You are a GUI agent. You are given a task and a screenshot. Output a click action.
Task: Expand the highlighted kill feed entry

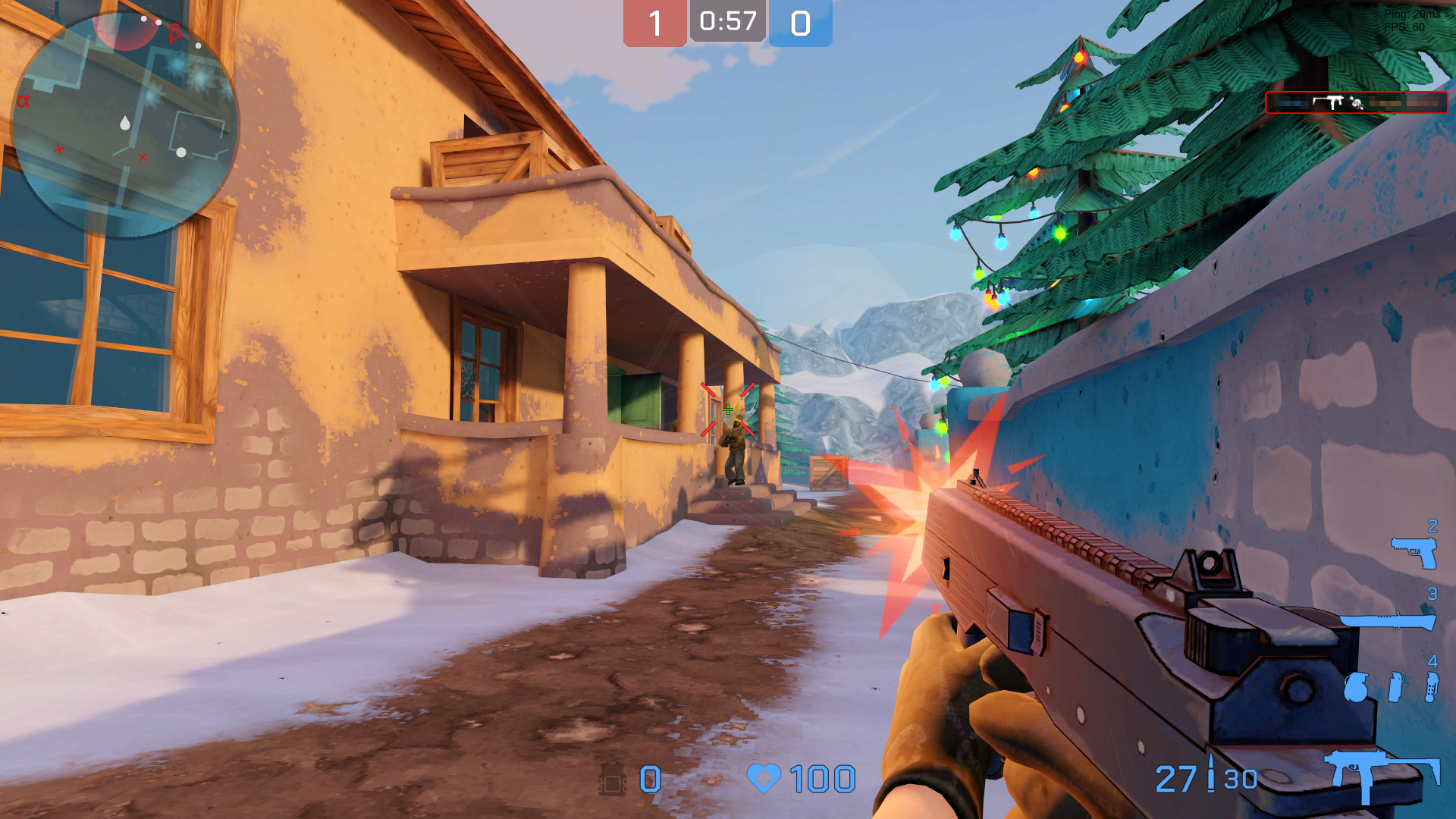coord(1357,102)
